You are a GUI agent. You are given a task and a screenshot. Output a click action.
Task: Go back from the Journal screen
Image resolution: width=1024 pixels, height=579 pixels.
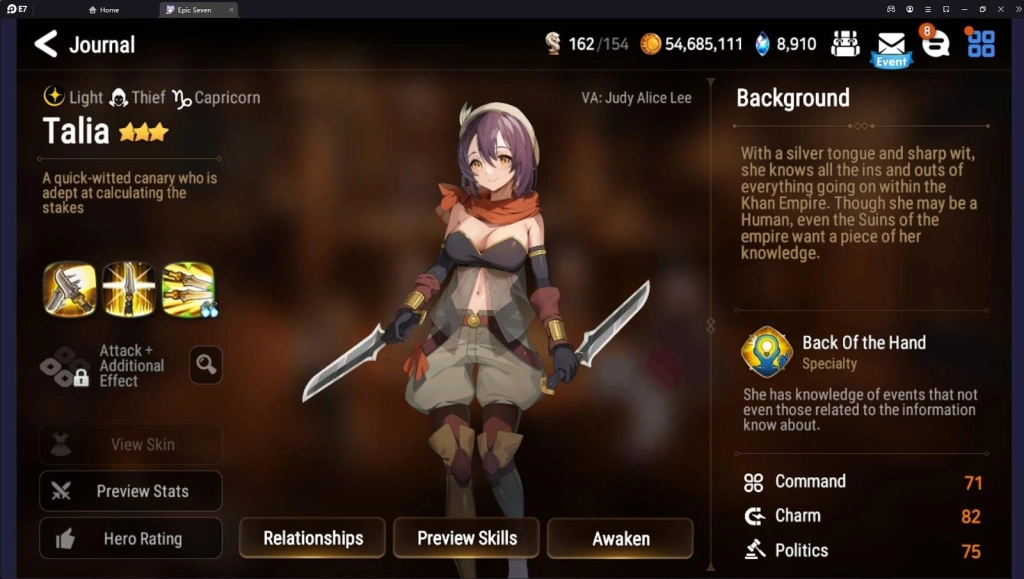click(x=46, y=44)
